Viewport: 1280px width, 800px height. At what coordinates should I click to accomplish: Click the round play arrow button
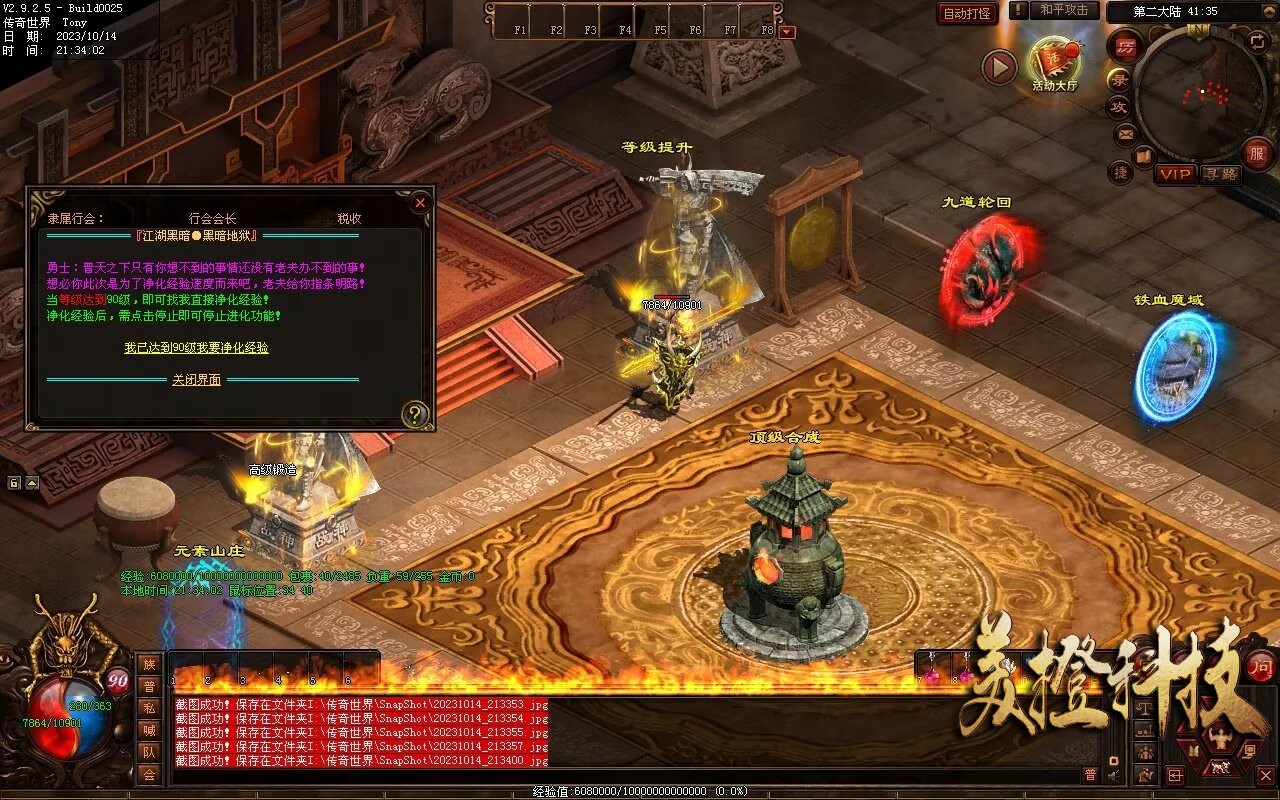998,67
